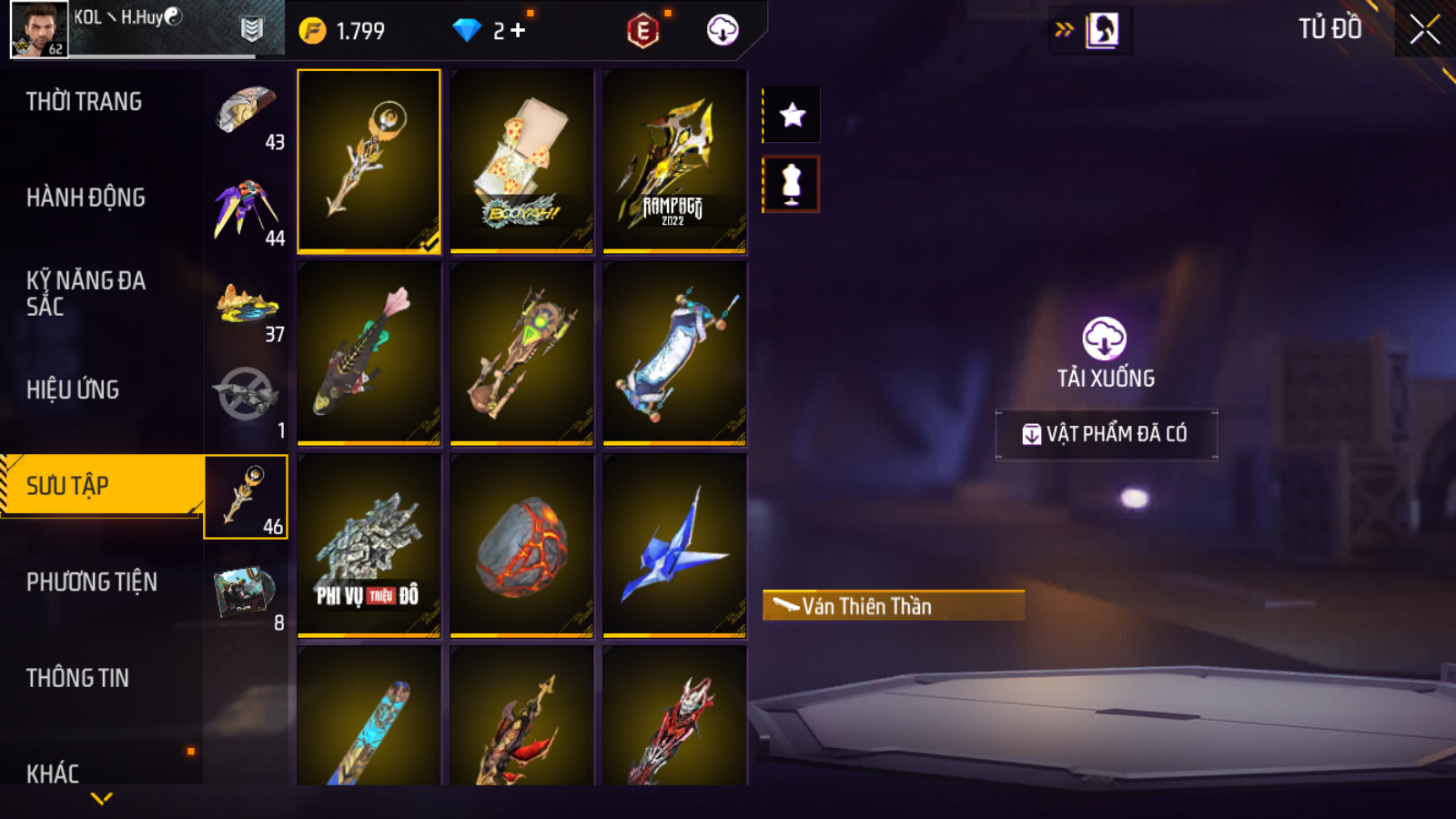Screen dimensions: 1456x819
Task: Select the Phi Vụ Triệu Đô item
Action: pyautogui.click(x=369, y=544)
